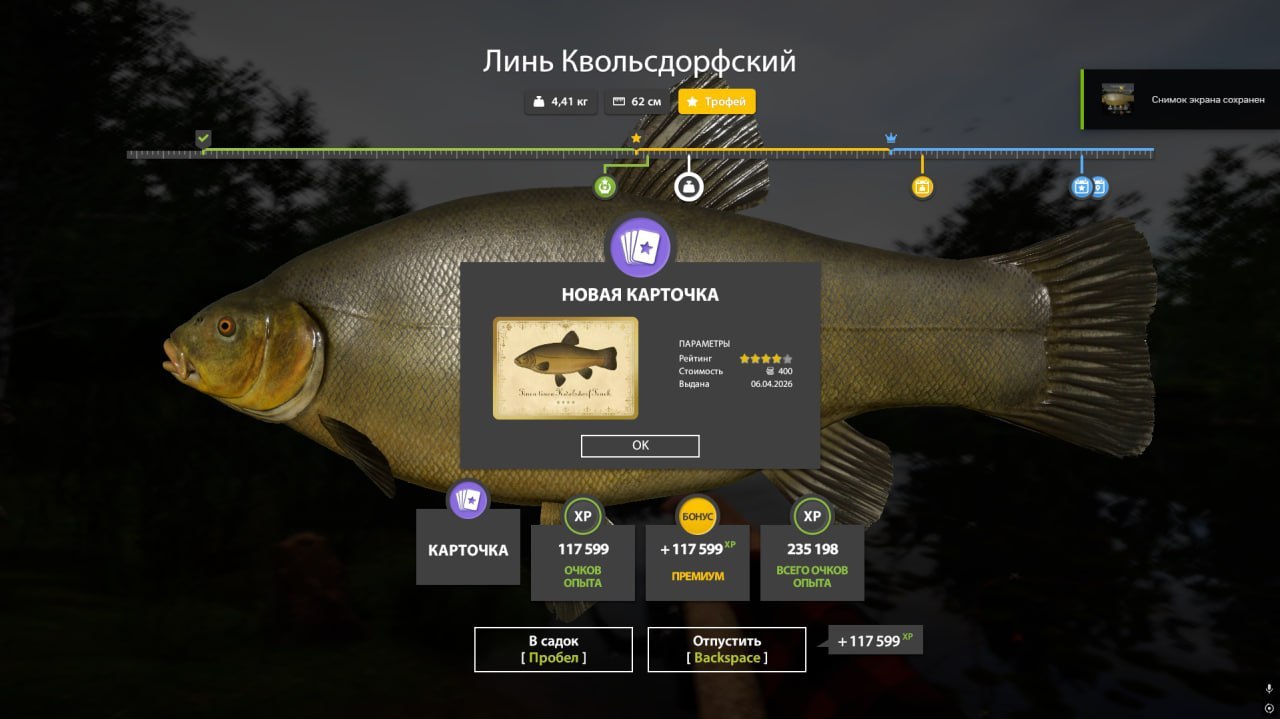
Task: Select the Карточка reward tile
Action: click(468, 548)
